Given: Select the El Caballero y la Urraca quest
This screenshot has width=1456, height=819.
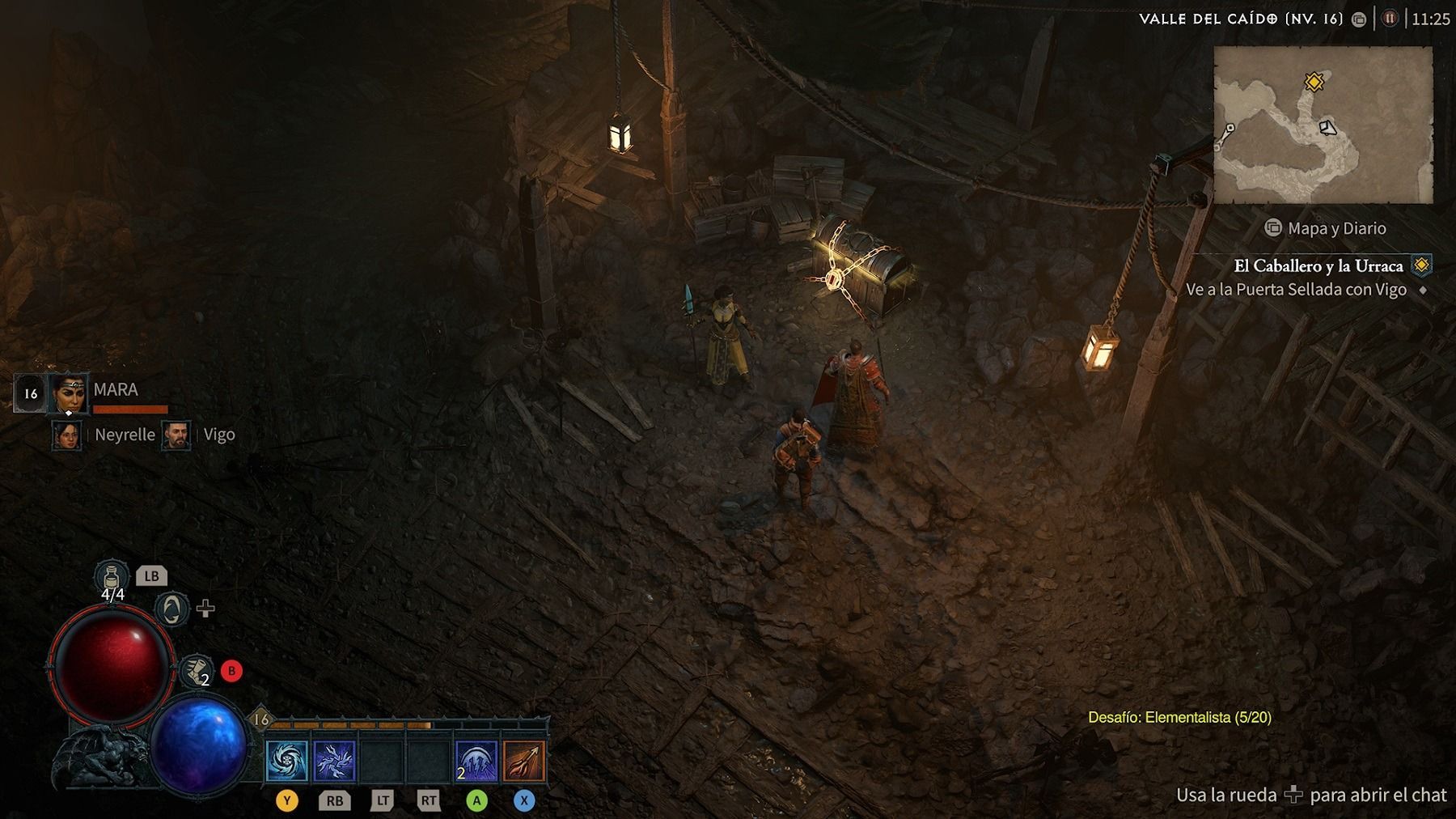Looking at the screenshot, I should (x=1318, y=265).
